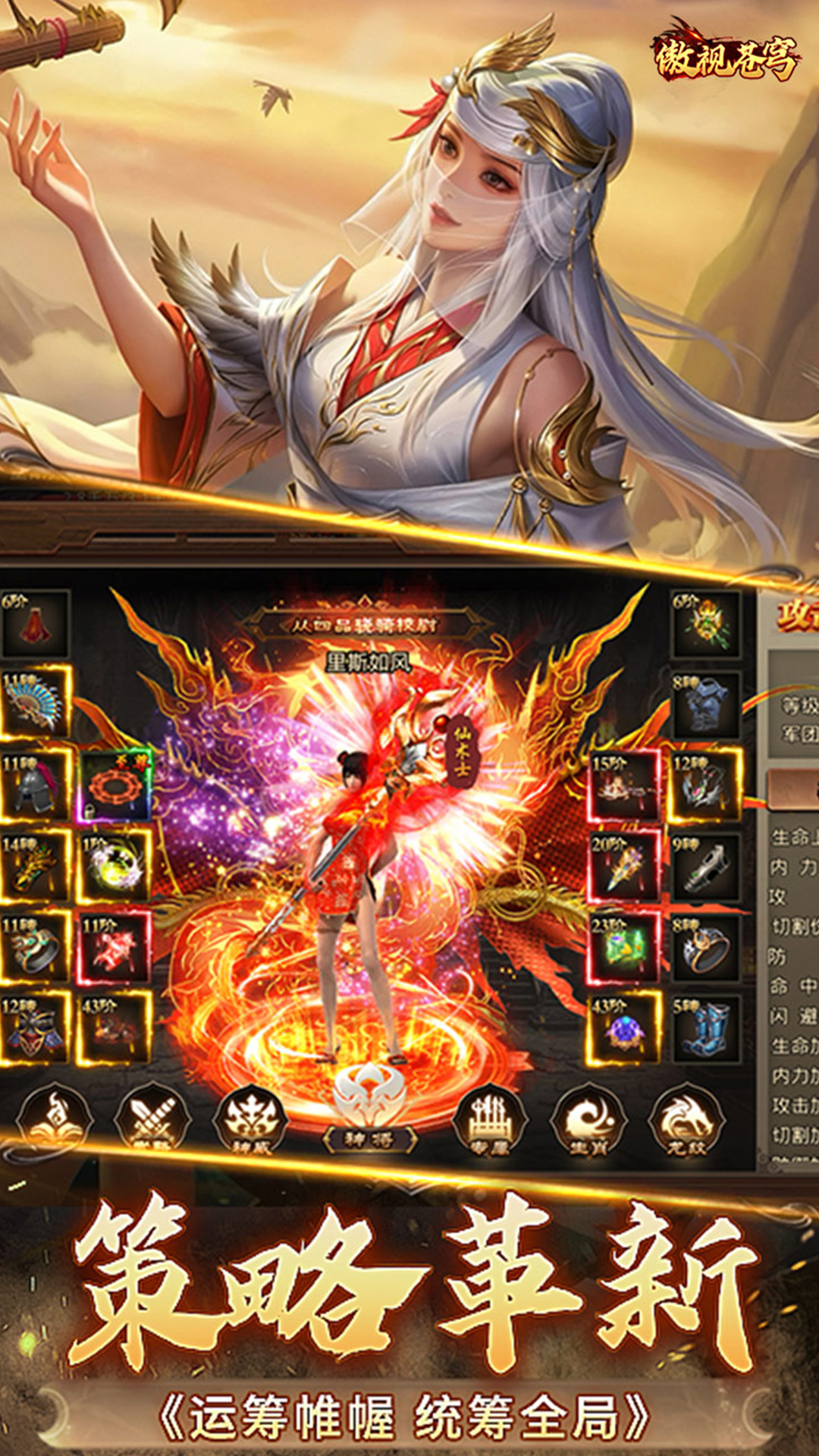Screen dimensions: 819x1456
Task: Open the green jade item slot
Action: 623,948
